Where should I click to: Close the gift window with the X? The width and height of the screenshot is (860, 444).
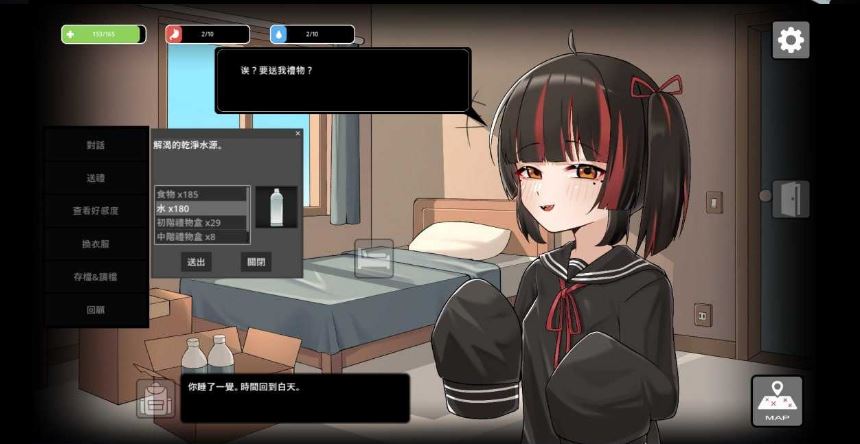[x=297, y=133]
